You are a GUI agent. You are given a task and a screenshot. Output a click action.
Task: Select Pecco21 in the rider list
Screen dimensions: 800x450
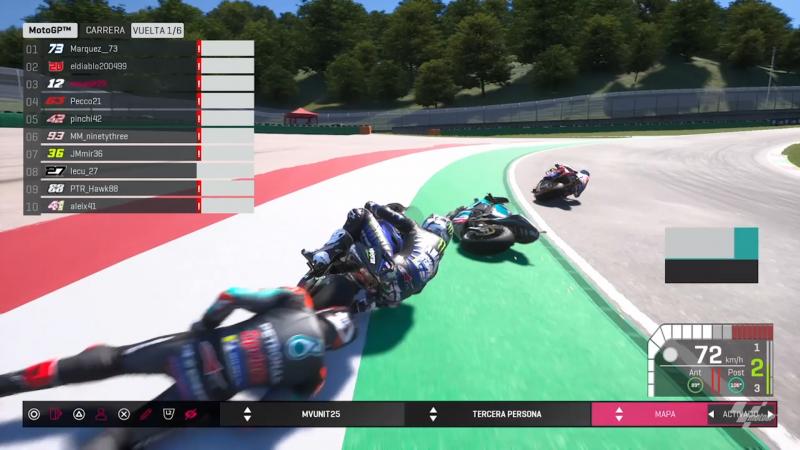tap(110, 101)
